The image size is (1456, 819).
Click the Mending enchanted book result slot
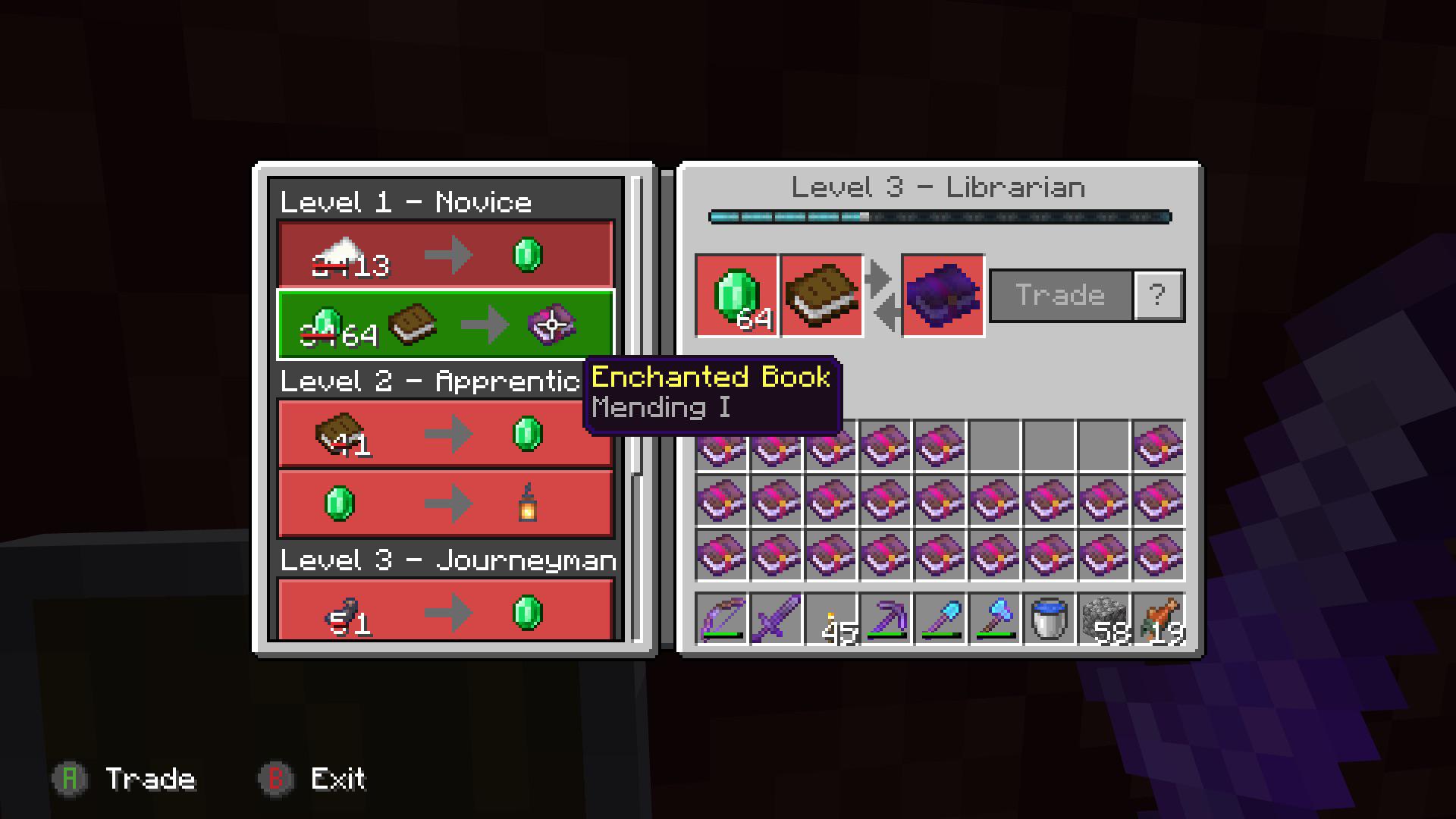tap(942, 296)
